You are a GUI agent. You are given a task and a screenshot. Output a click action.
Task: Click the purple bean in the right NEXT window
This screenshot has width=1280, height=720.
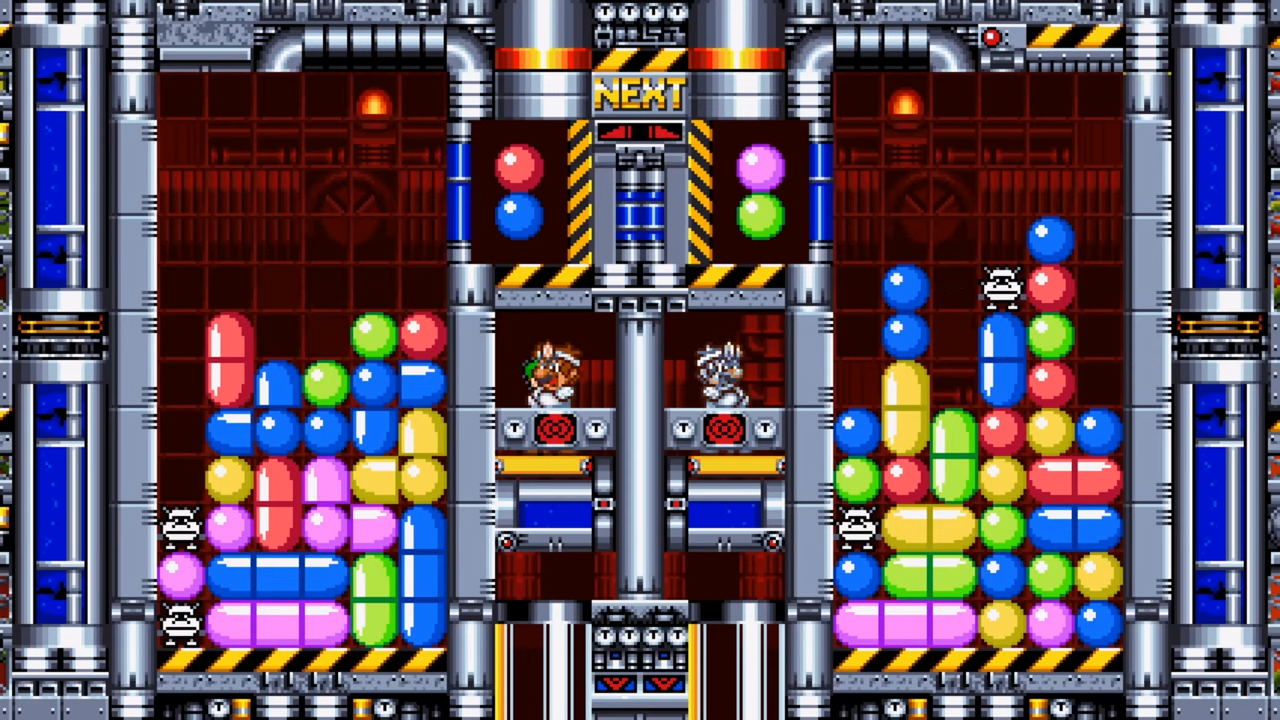(761, 163)
